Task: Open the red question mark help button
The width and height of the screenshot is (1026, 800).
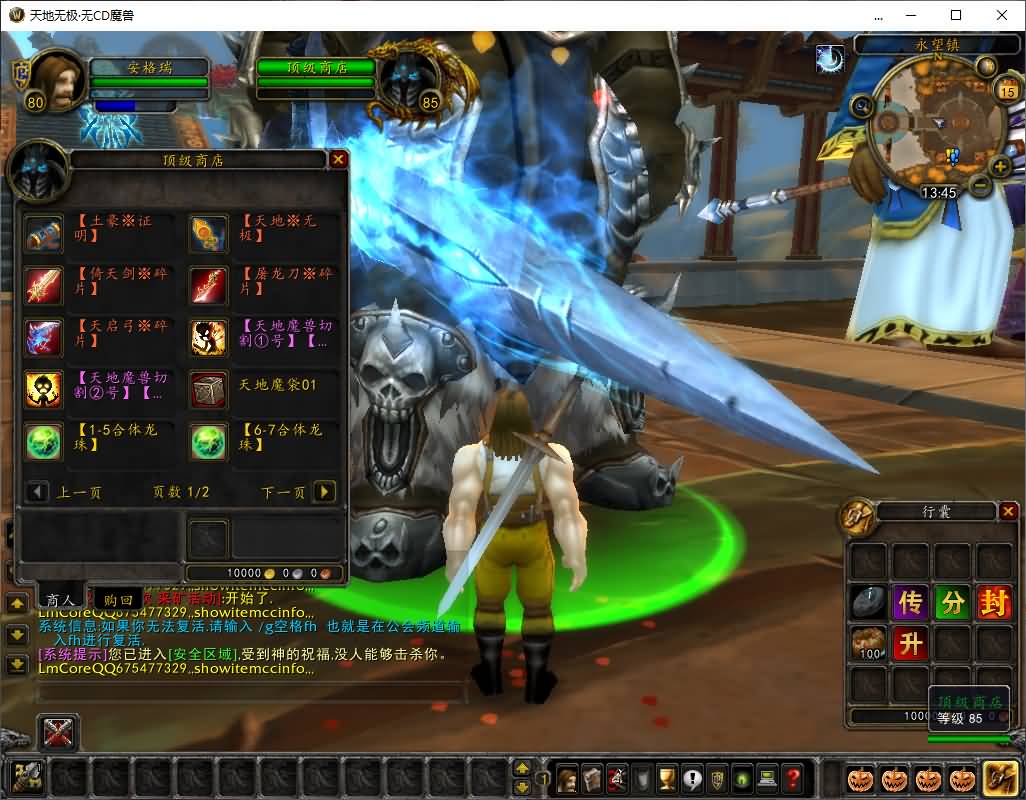Action: point(793,778)
